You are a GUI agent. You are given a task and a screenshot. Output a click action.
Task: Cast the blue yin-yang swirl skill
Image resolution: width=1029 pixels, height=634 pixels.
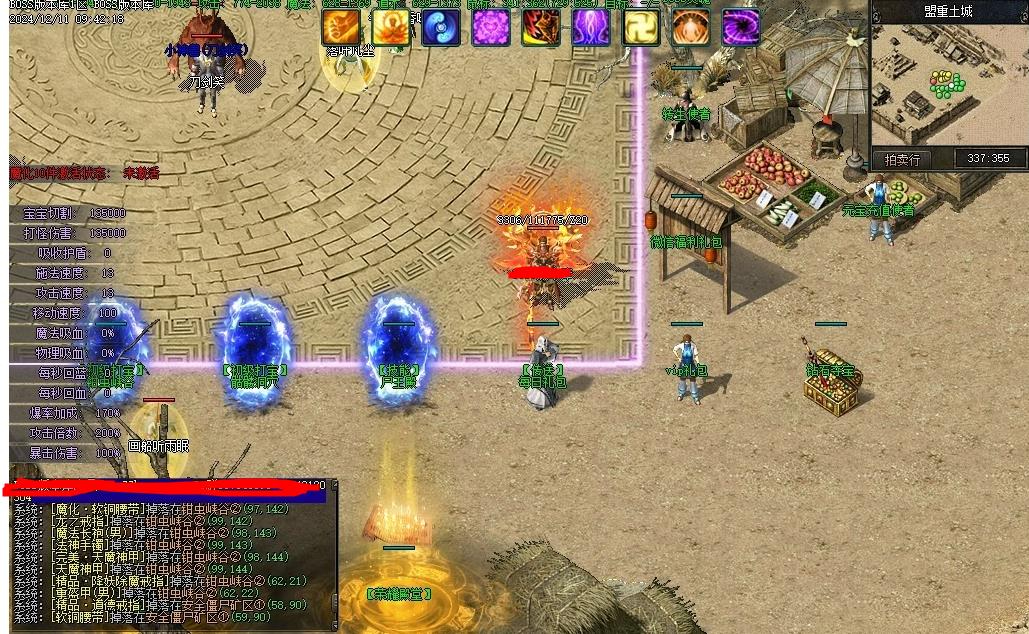(x=441, y=28)
